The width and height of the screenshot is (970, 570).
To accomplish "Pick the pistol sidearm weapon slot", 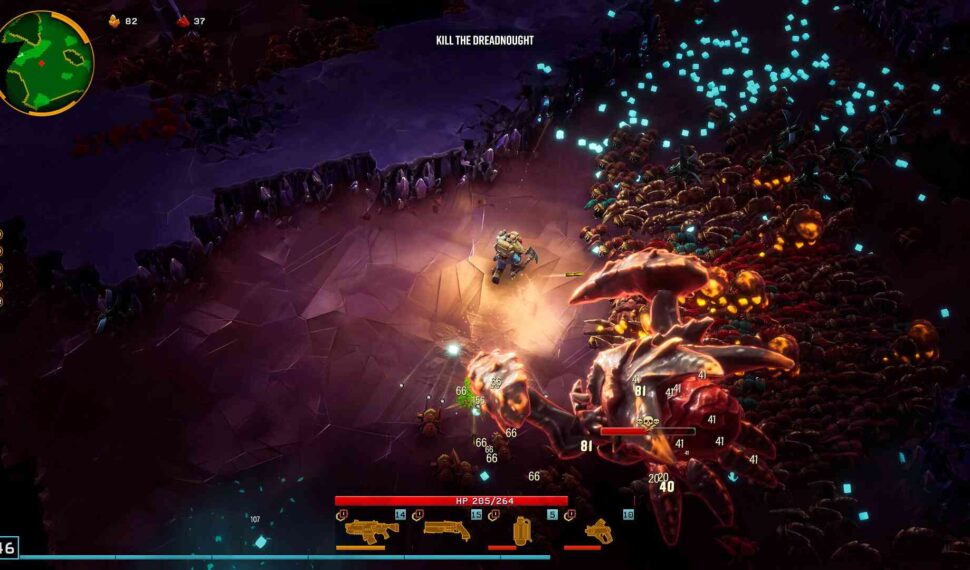I will [x=598, y=530].
